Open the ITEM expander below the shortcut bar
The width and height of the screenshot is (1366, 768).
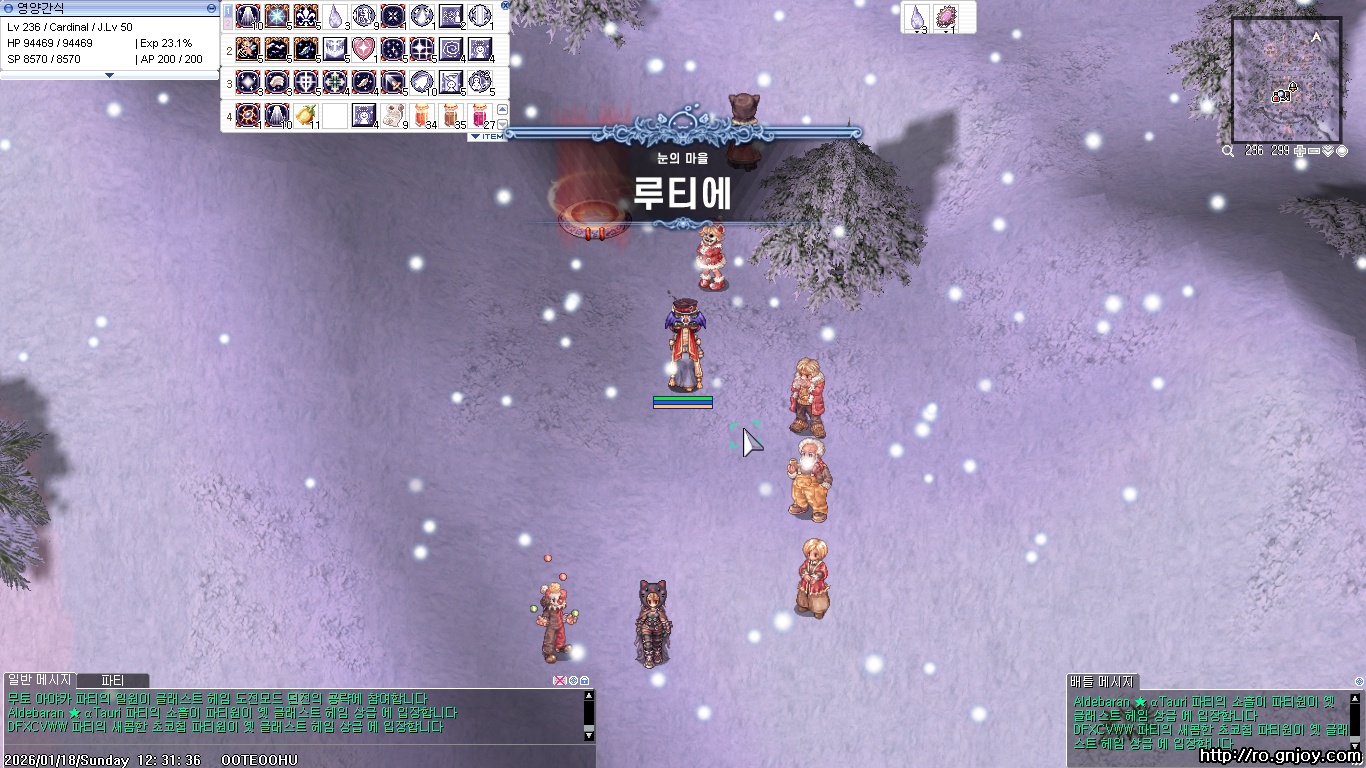[489, 136]
